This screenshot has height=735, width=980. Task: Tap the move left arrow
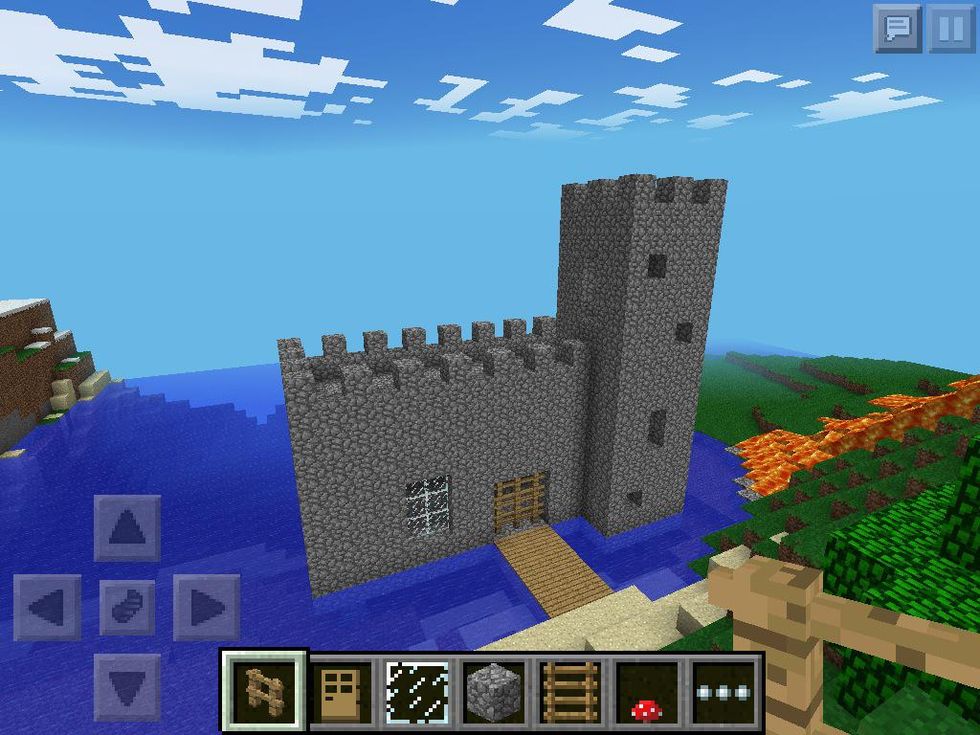(x=47, y=607)
